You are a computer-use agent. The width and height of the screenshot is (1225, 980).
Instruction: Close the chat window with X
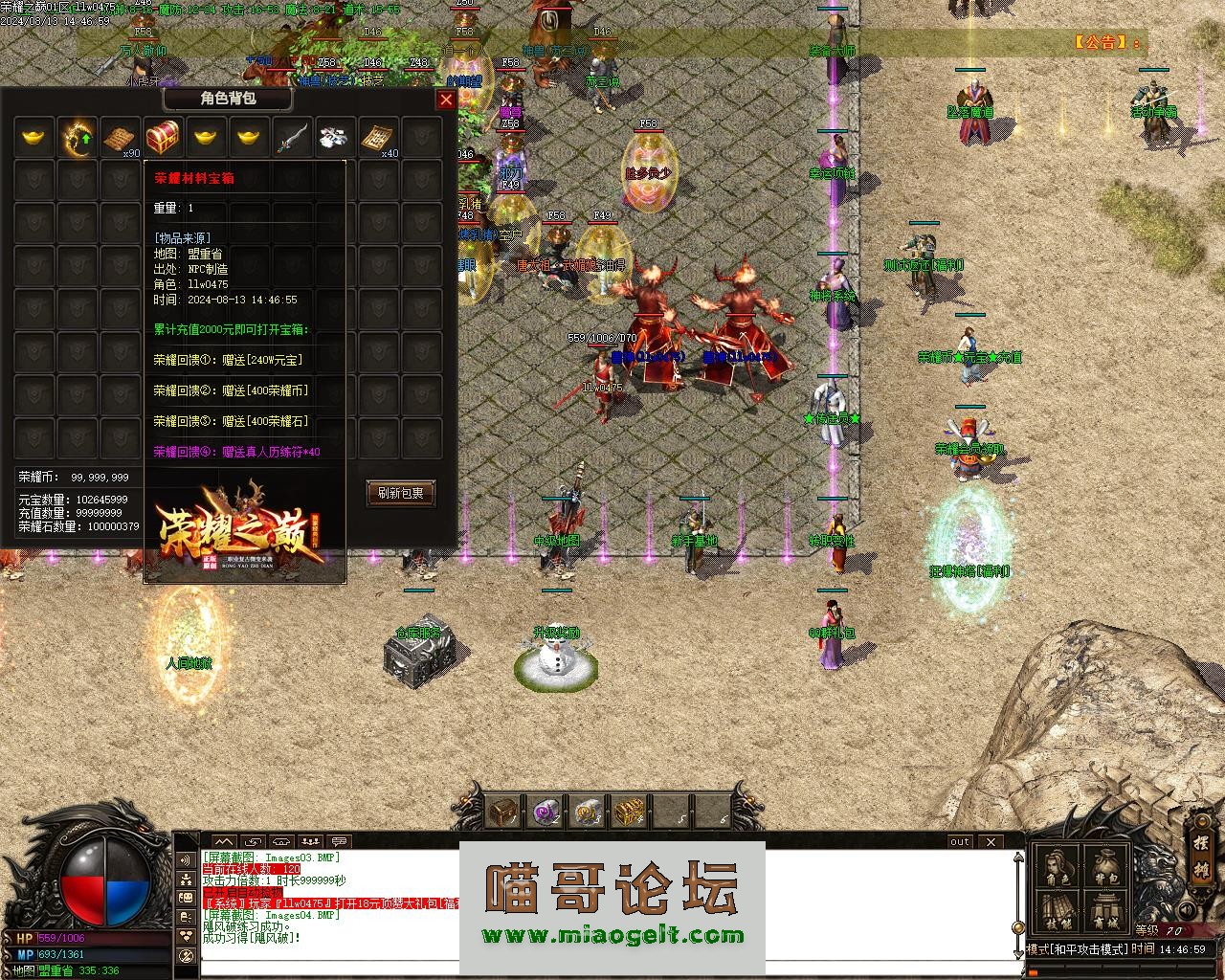point(991,842)
